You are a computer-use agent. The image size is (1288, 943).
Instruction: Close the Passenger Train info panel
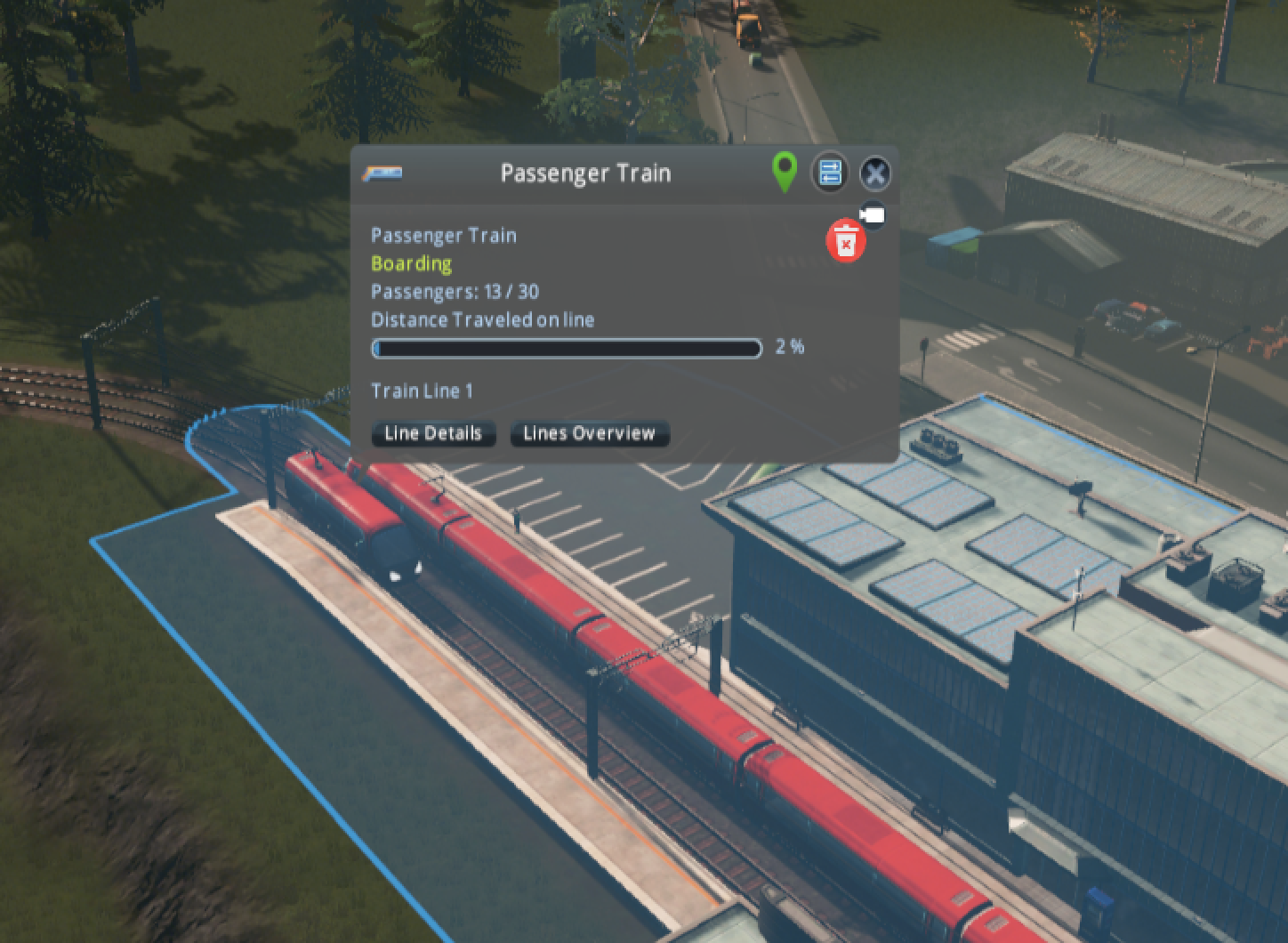875,173
